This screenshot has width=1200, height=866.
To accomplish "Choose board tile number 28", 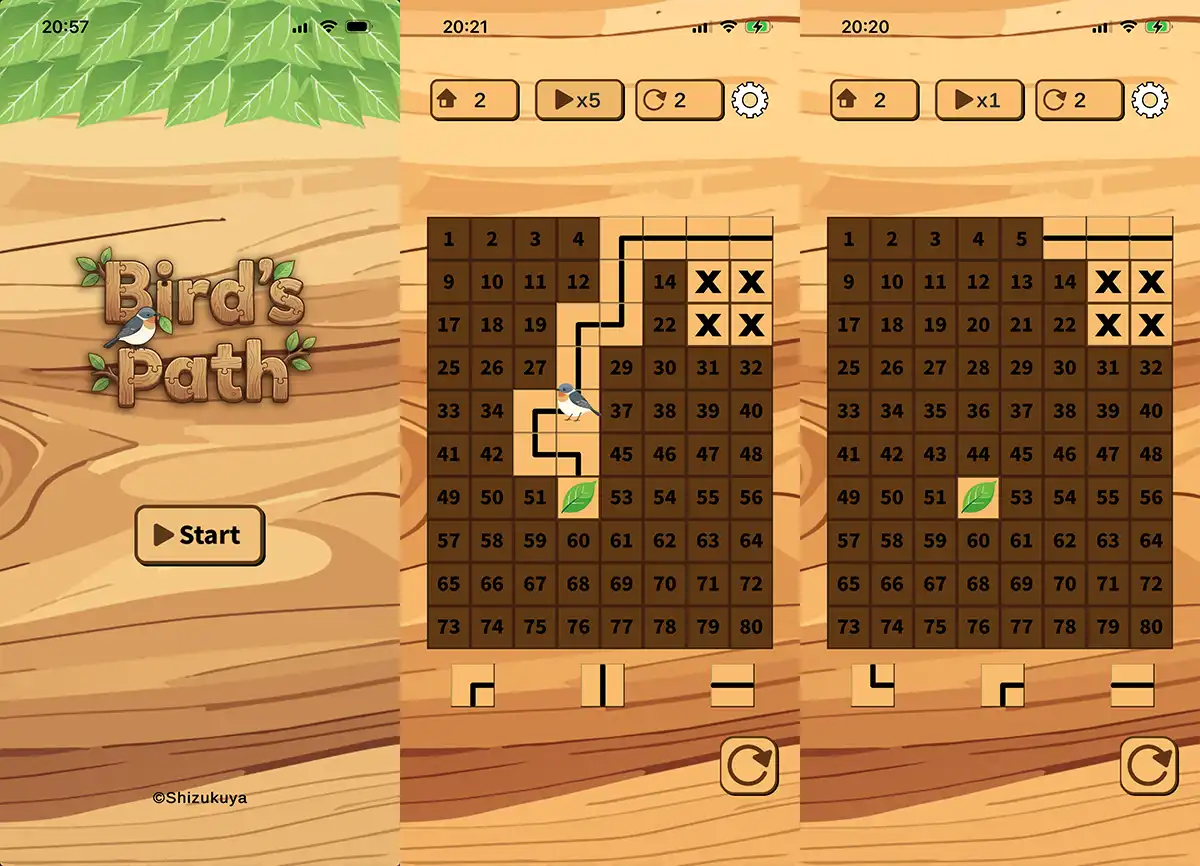I will (x=978, y=368).
